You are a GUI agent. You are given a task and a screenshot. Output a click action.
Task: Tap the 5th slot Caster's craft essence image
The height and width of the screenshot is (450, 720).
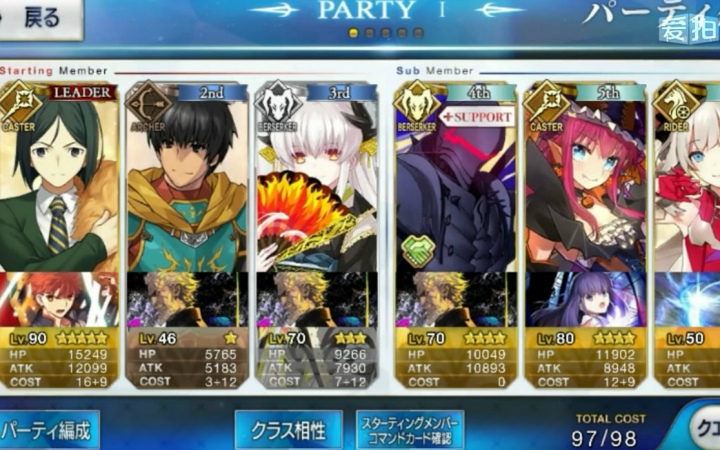click(584, 300)
